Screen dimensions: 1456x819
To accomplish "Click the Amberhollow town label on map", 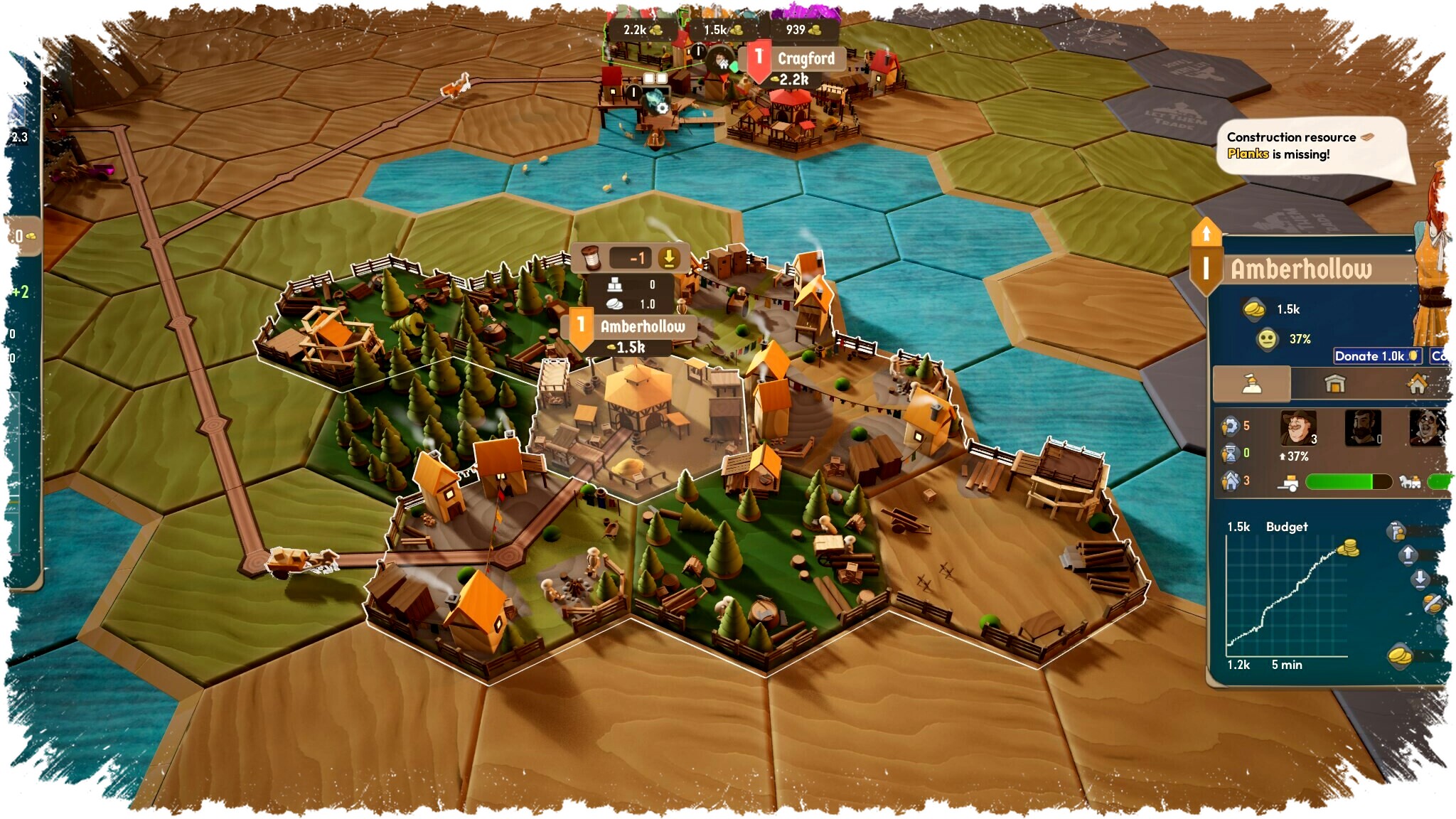I will 642,326.
